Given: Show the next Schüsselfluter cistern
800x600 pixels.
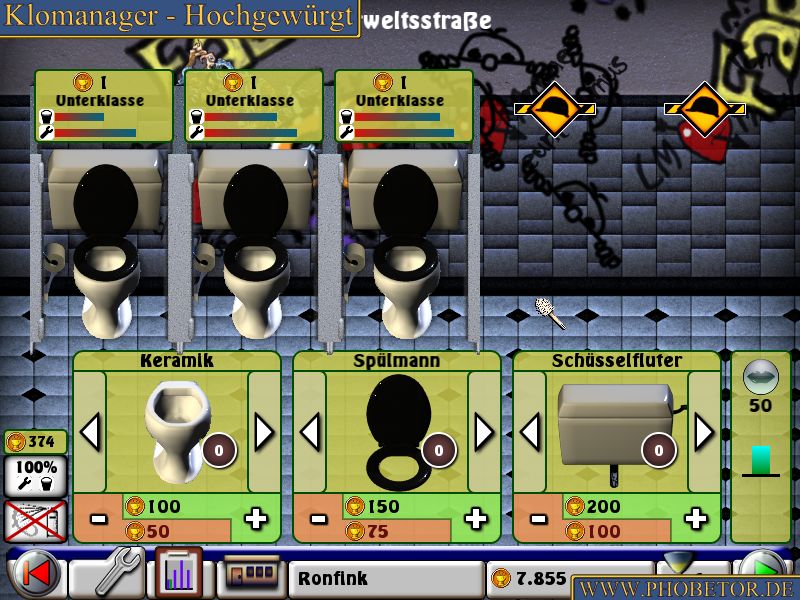Looking at the screenshot, I should [704, 433].
